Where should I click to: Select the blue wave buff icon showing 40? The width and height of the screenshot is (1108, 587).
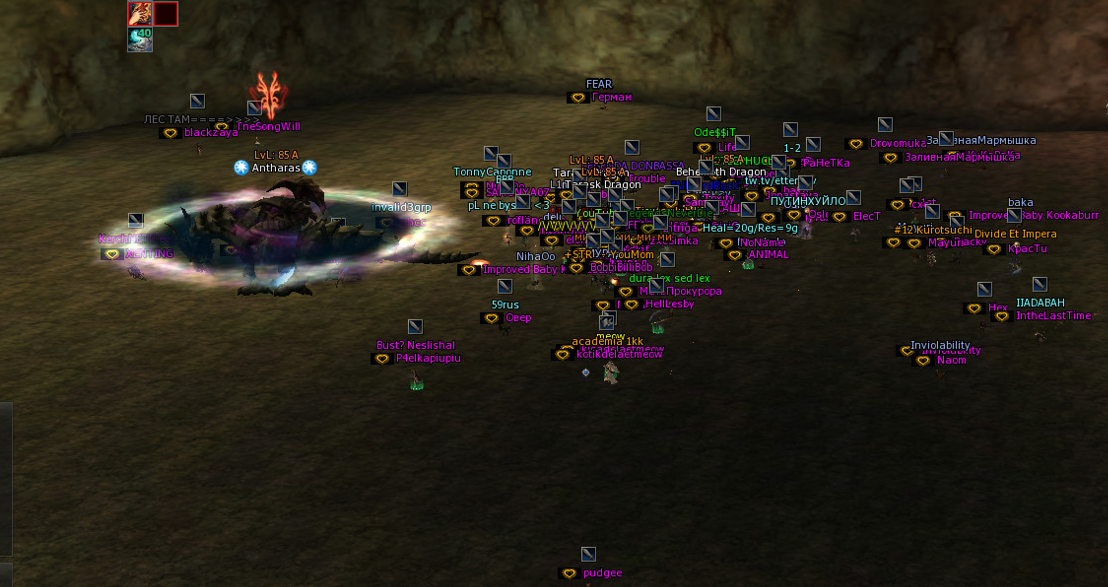(x=140, y=39)
